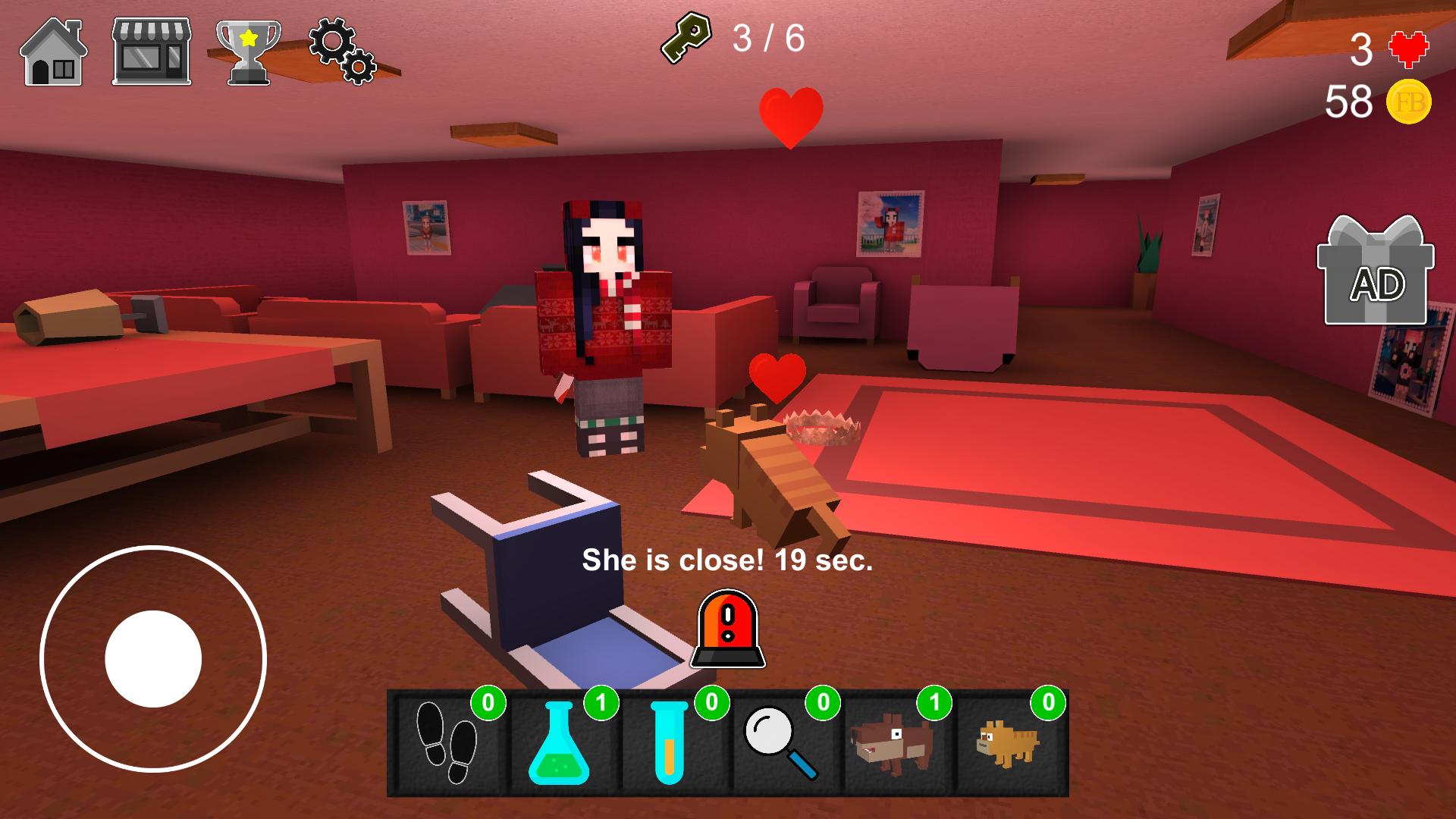Select the footprints item slot

(447, 742)
